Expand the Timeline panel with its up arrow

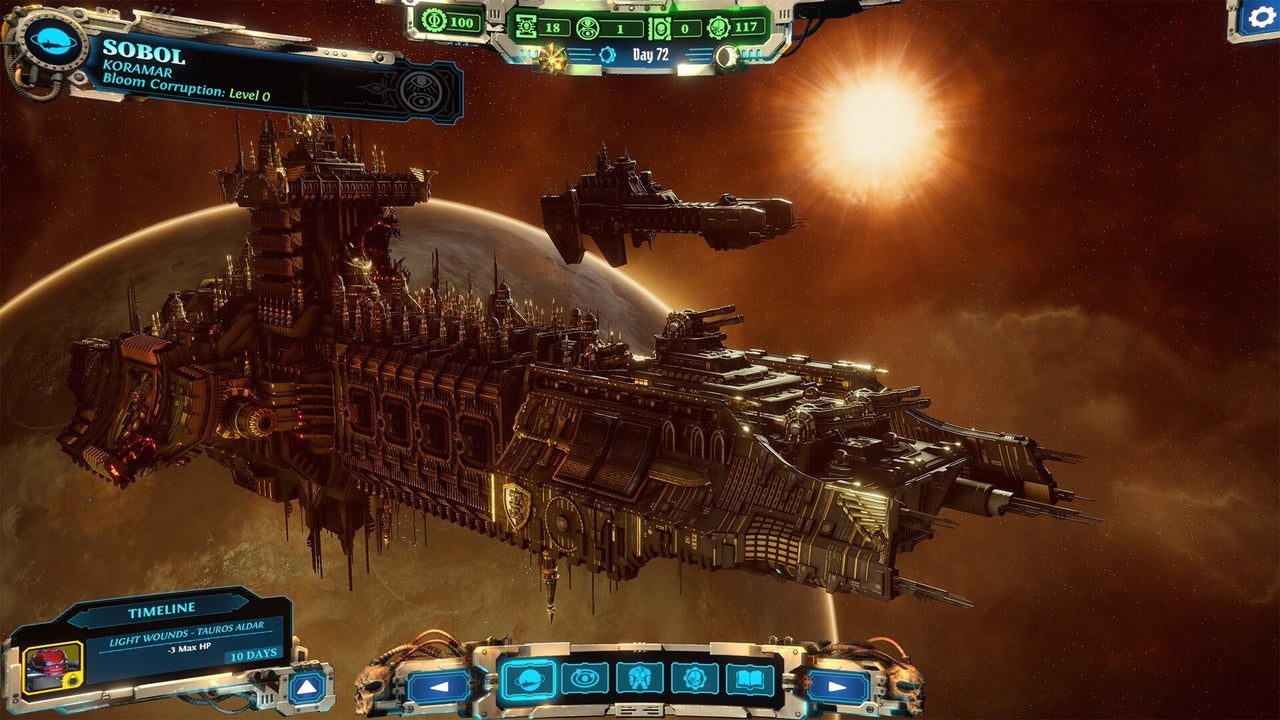pyautogui.click(x=307, y=687)
